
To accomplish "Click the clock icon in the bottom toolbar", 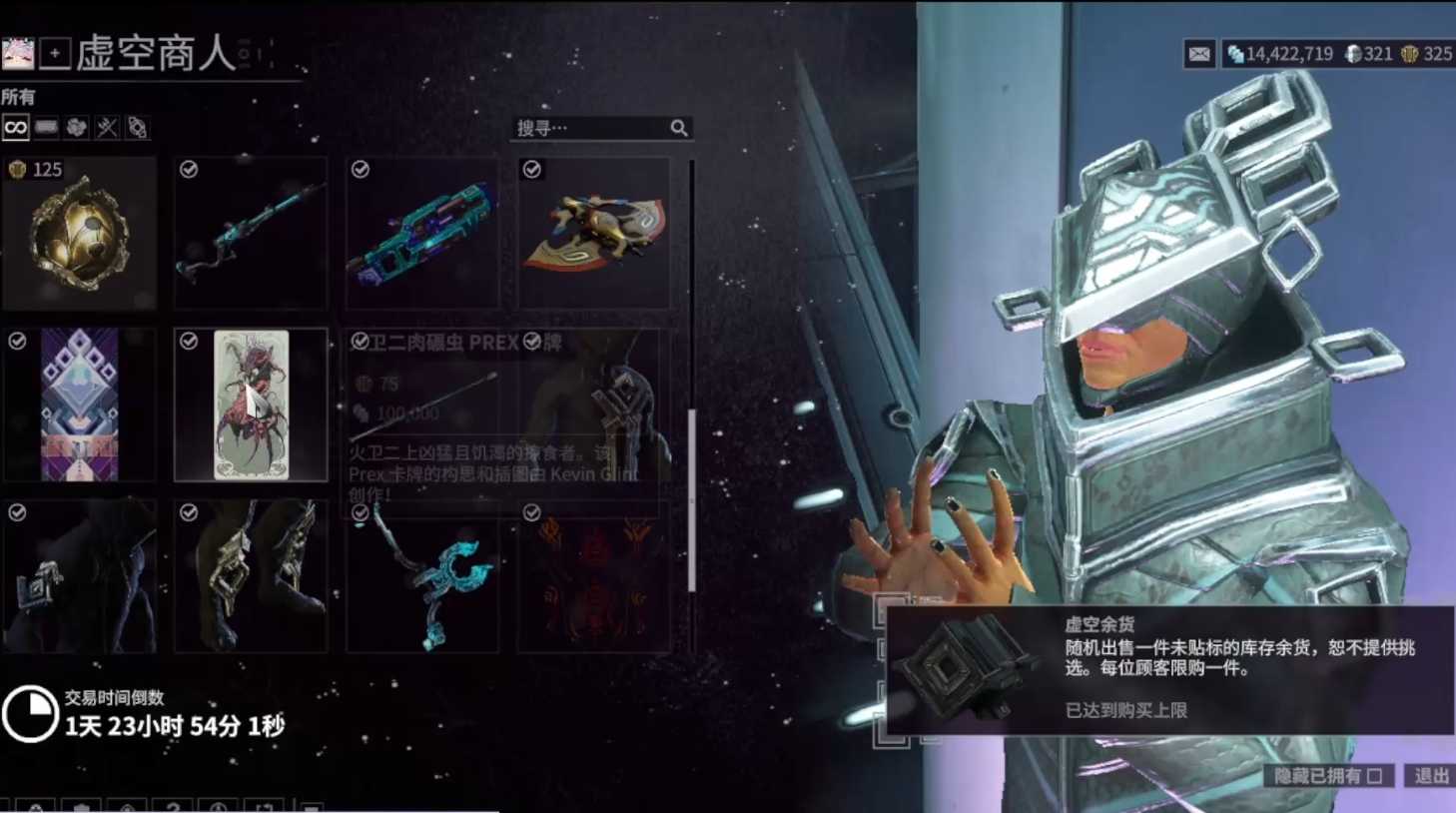I will (x=221, y=807).
